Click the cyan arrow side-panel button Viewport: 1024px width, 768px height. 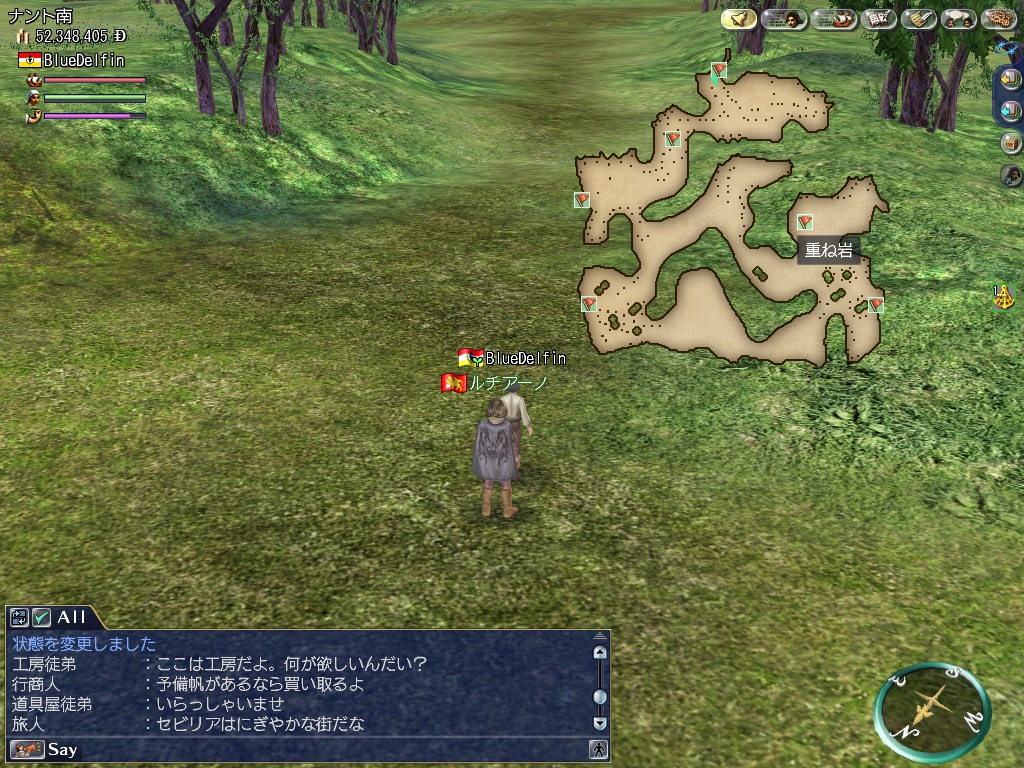coord(1011,111)
